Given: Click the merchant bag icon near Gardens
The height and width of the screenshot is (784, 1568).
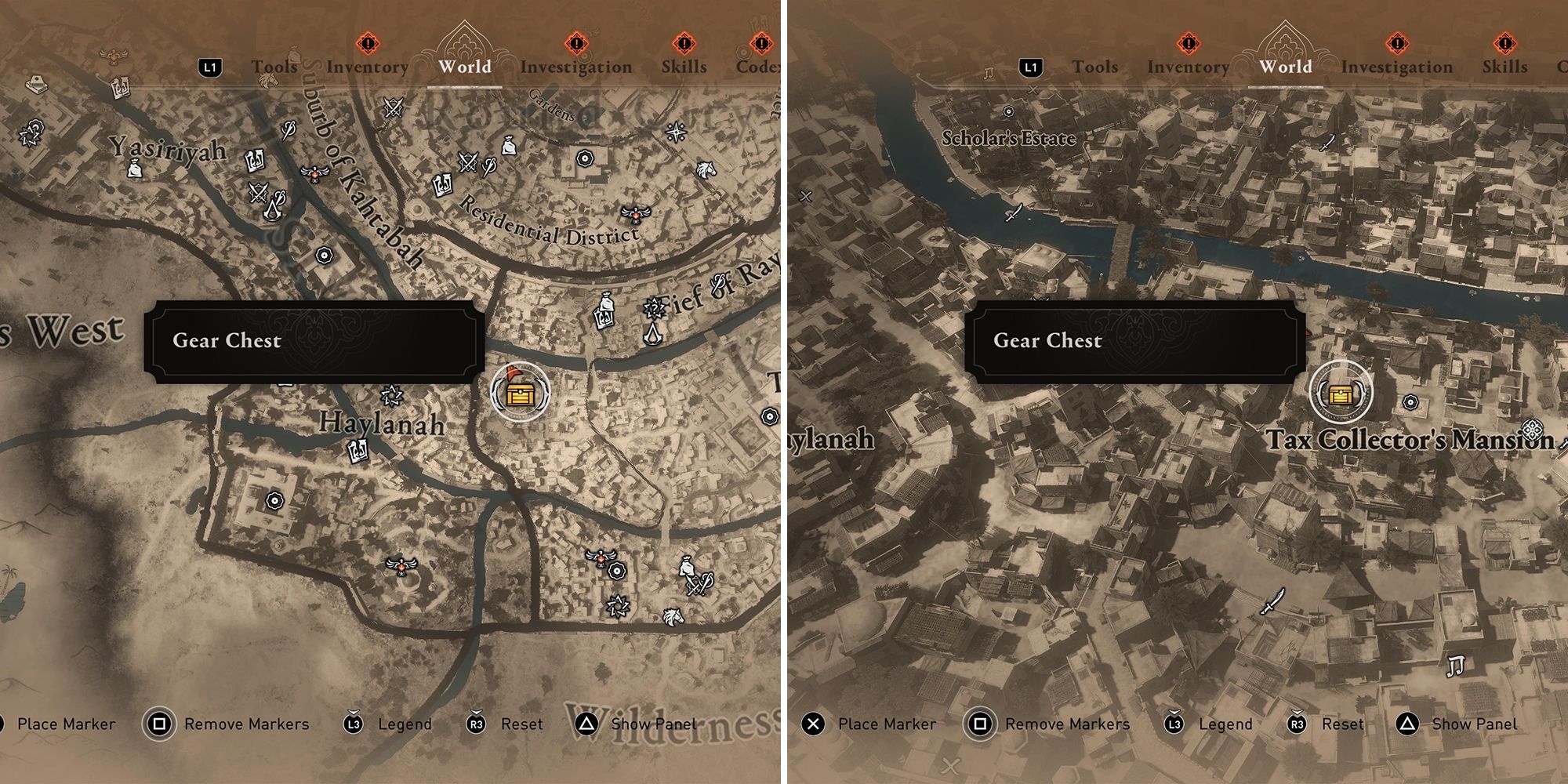Looking at the screenshot, I should (509, 147).
